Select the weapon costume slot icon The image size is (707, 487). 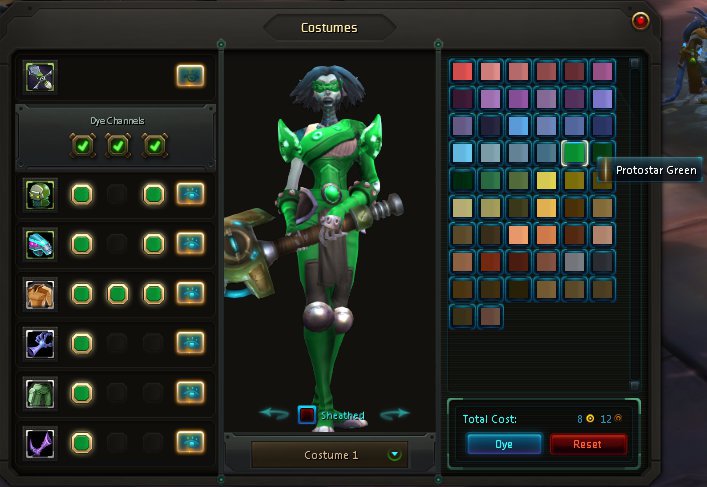click(42, 76)
